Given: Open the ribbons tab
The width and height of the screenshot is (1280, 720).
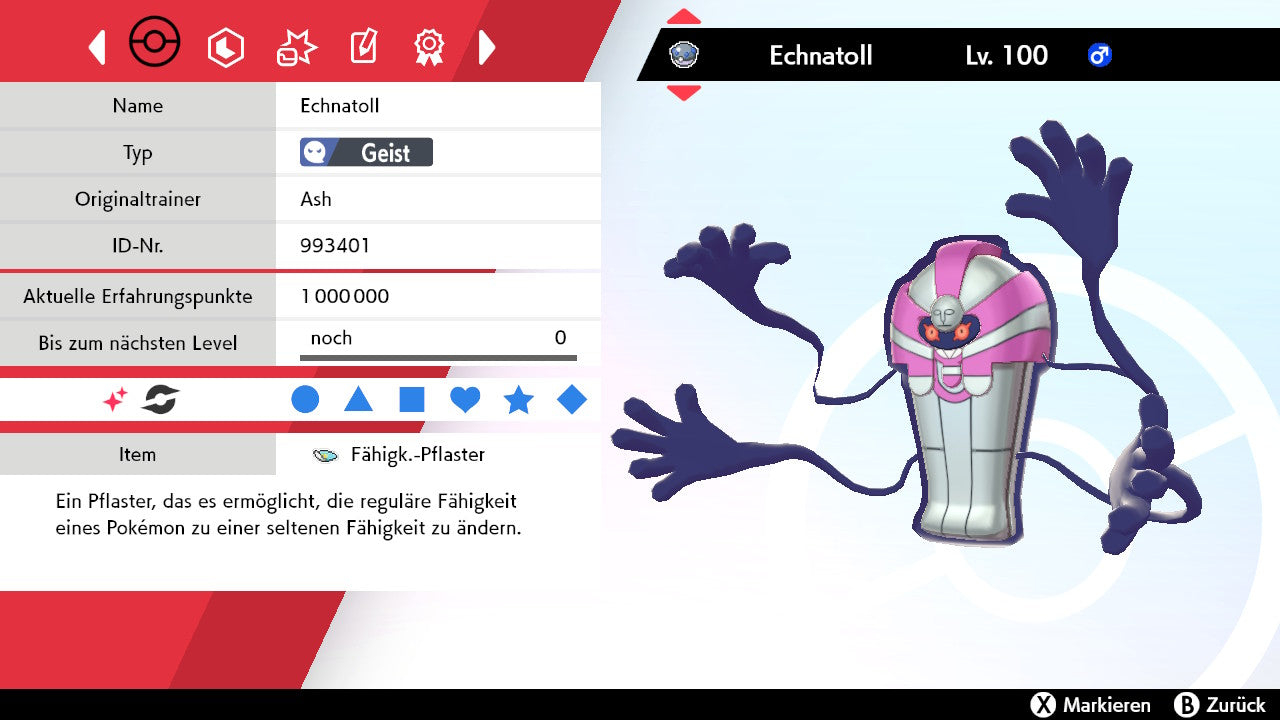Looking at the screenshot, I should click(429, 47).
